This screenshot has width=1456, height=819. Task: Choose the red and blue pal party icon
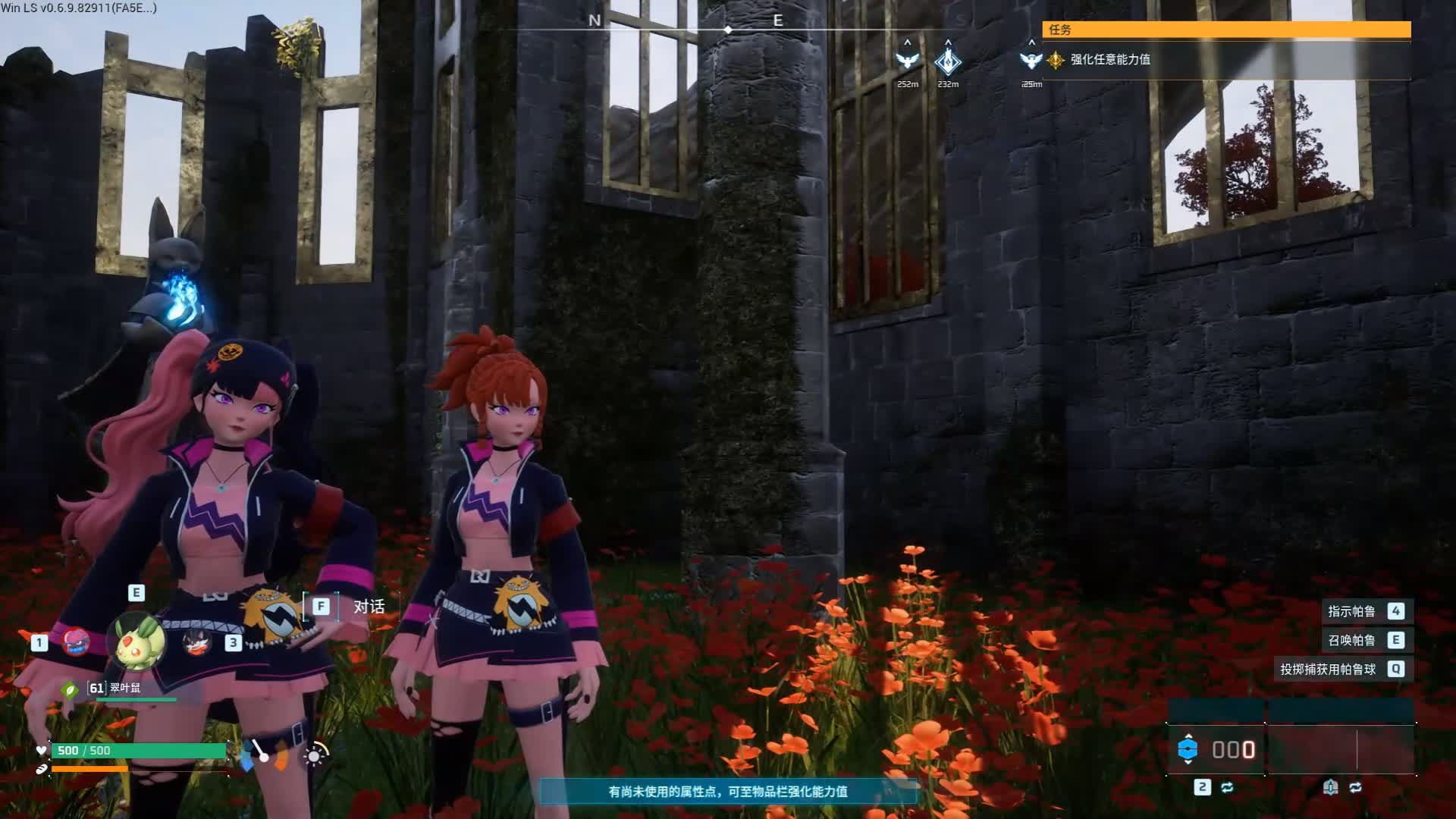(x=75, y=642)
